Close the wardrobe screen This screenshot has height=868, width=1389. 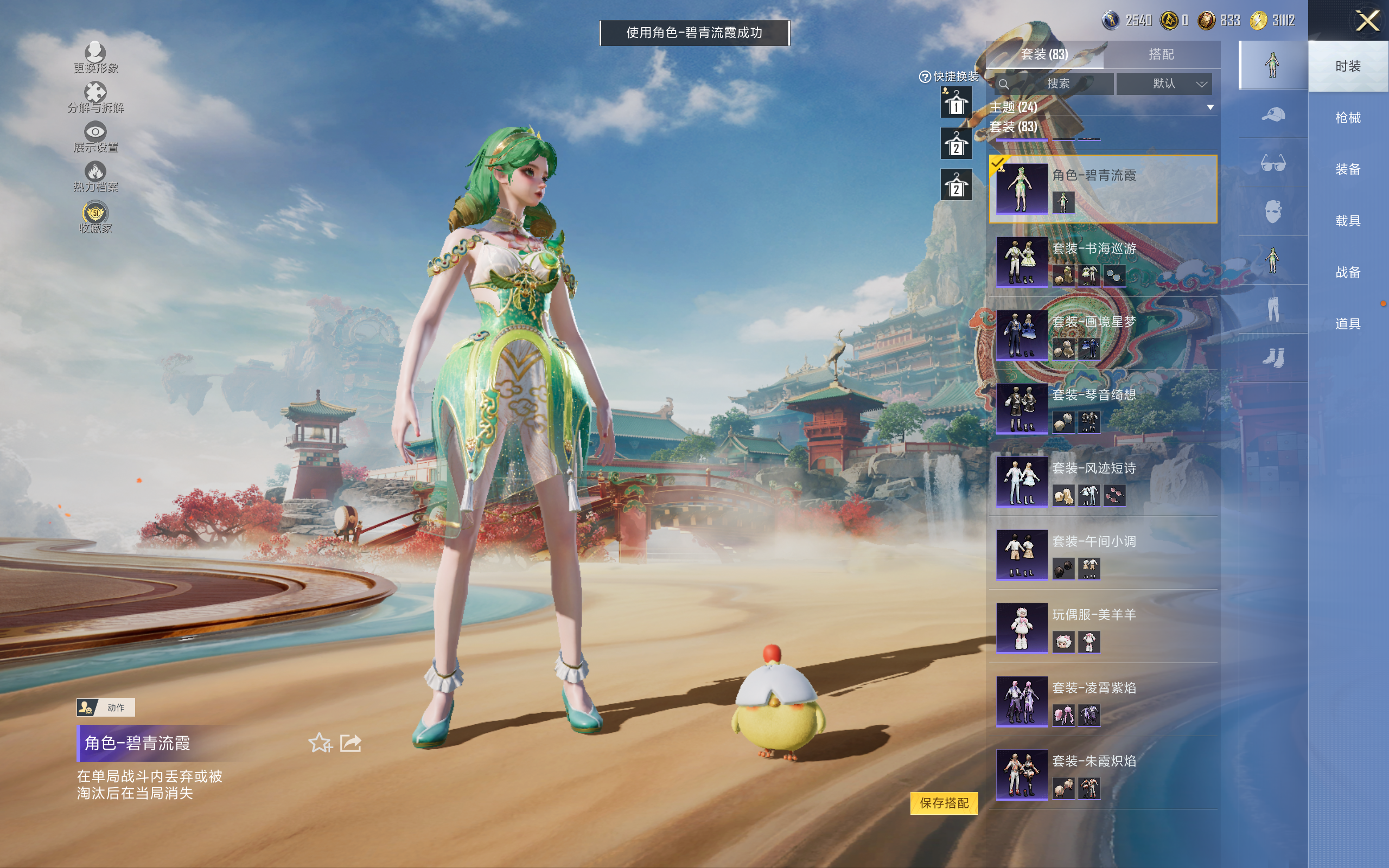(x=1367, y=21)
